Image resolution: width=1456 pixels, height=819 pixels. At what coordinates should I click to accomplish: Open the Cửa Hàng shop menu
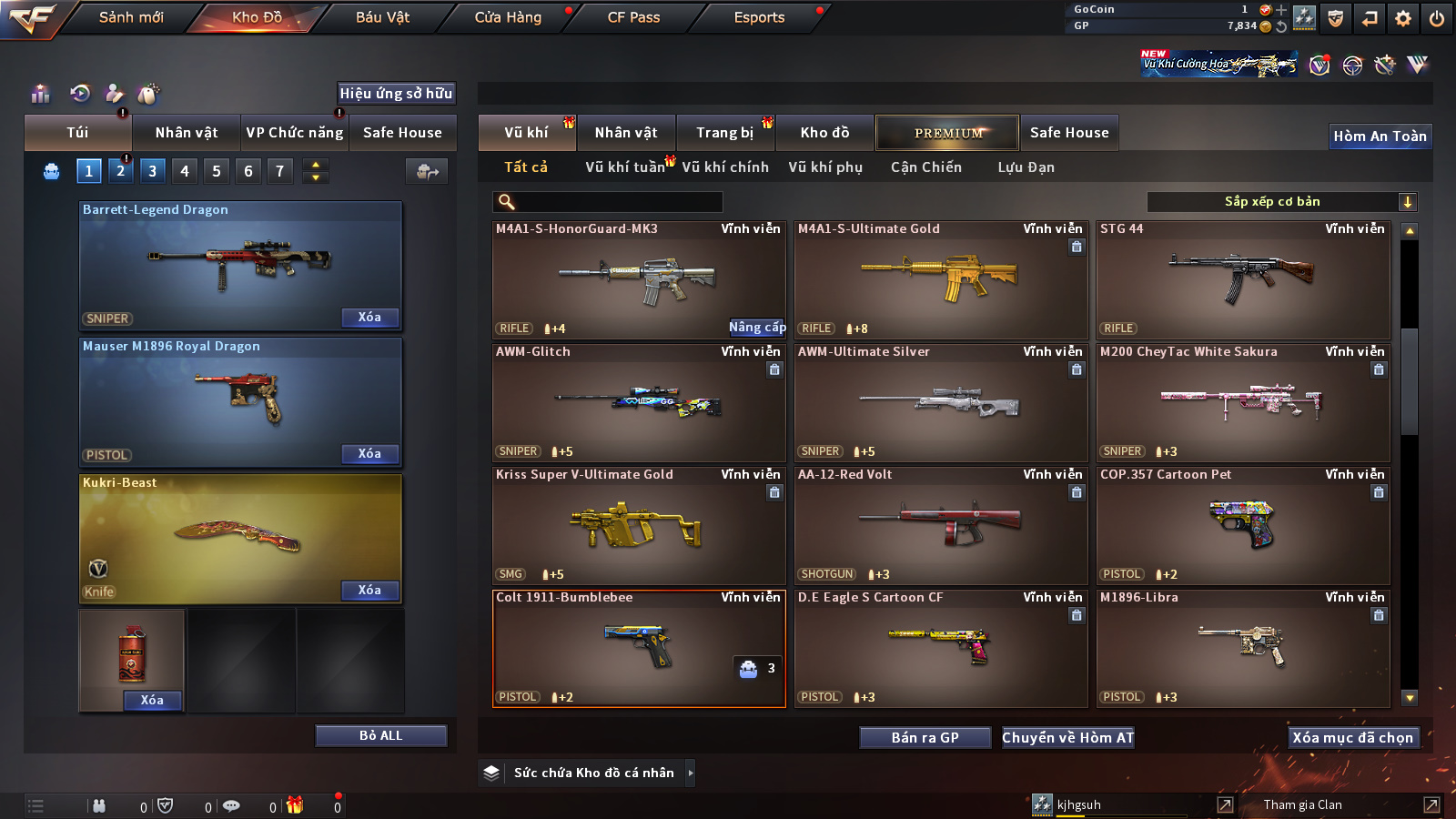(508, 17)
